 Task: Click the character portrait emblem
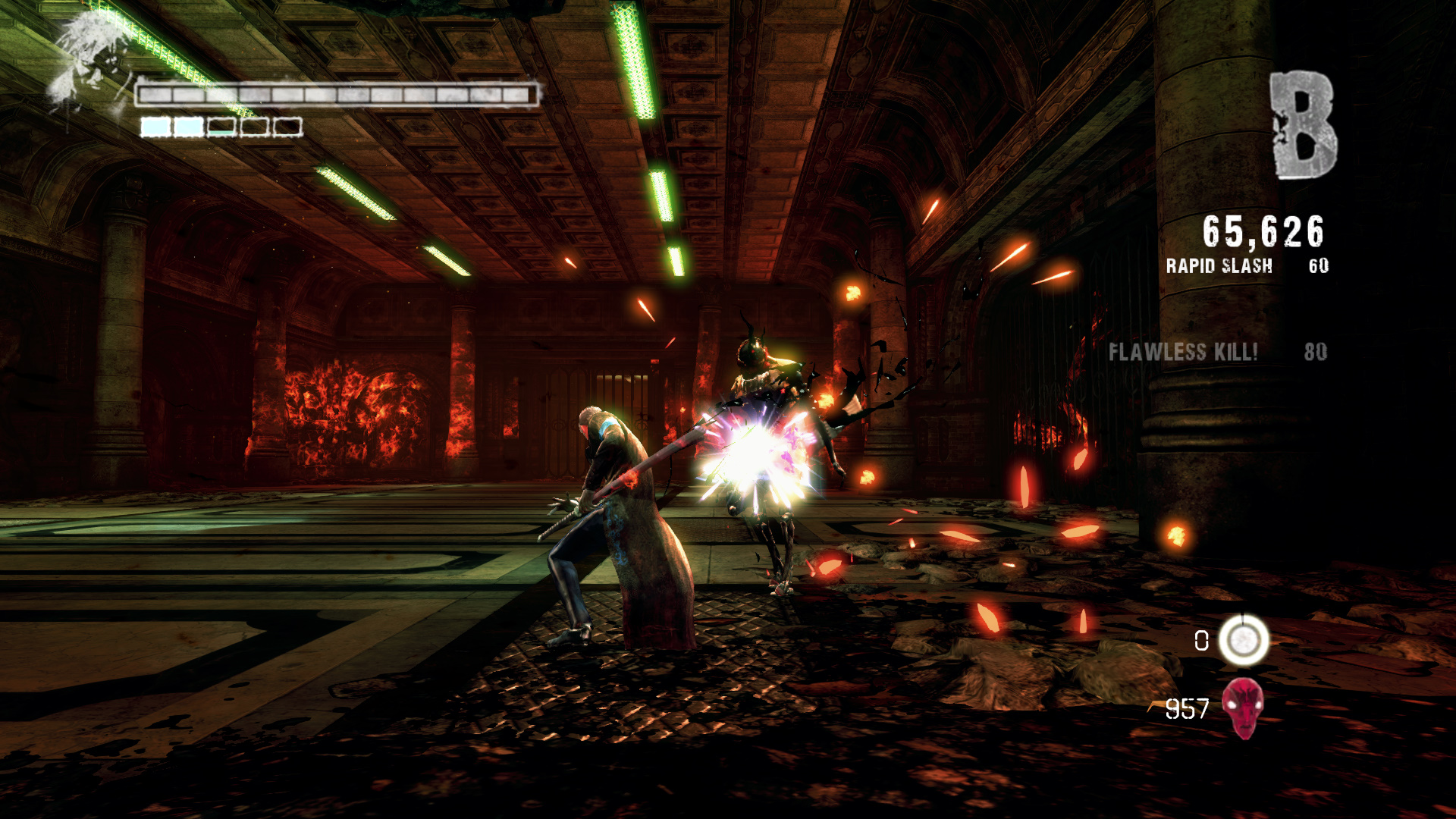[x=87, y=64]
